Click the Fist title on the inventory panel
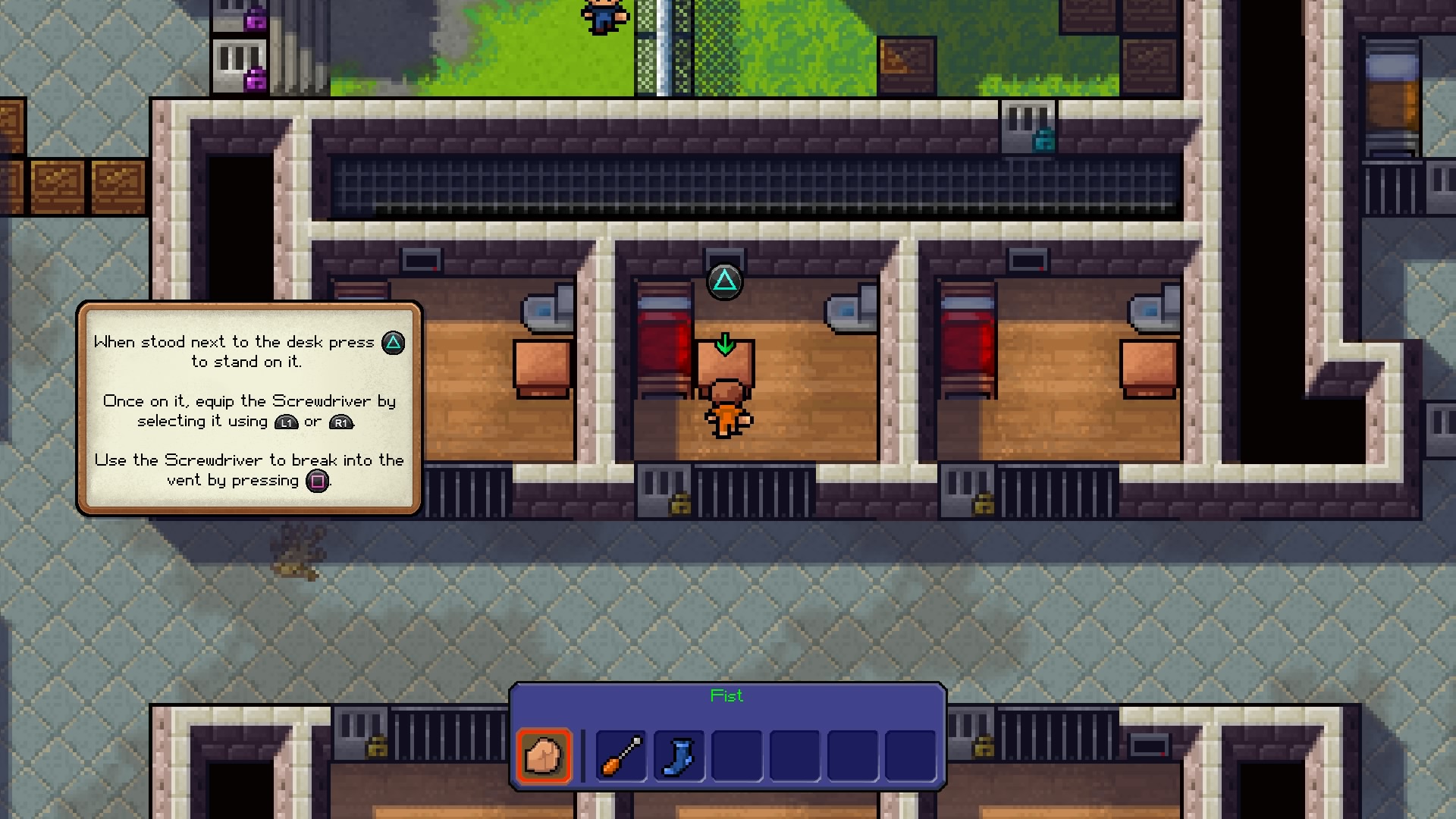Screen dimensions: 1456x819 click(x=726, y=695)
